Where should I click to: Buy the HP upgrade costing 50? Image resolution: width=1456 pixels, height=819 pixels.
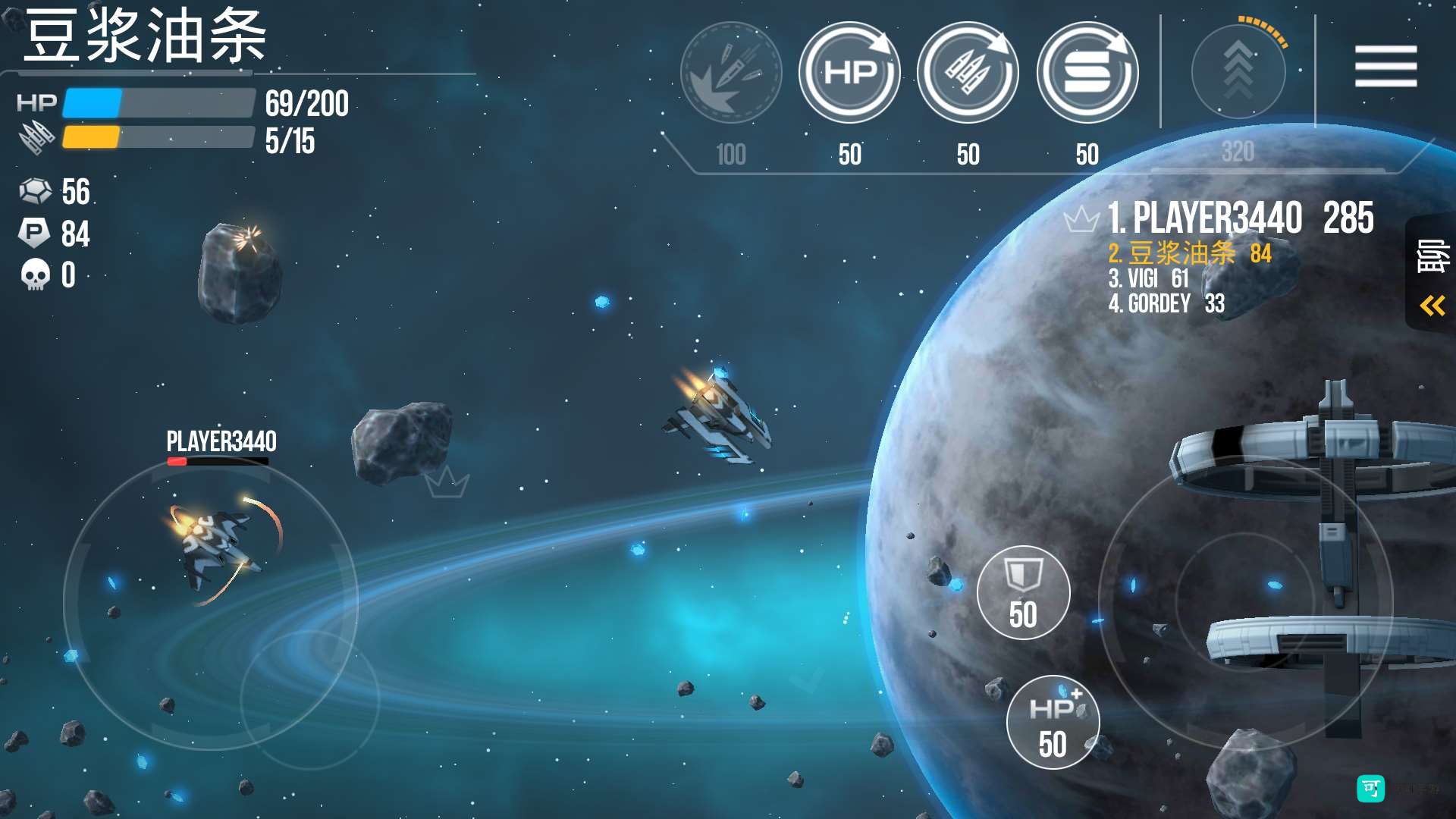pyautogui.click(x=849, y=73)
